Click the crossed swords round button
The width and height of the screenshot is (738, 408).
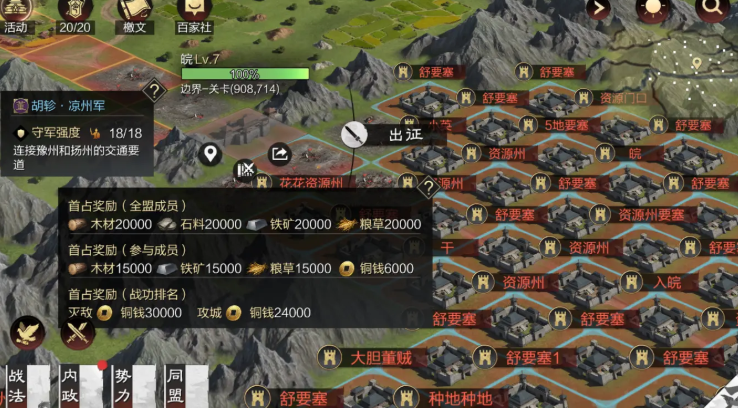point(78,333)
